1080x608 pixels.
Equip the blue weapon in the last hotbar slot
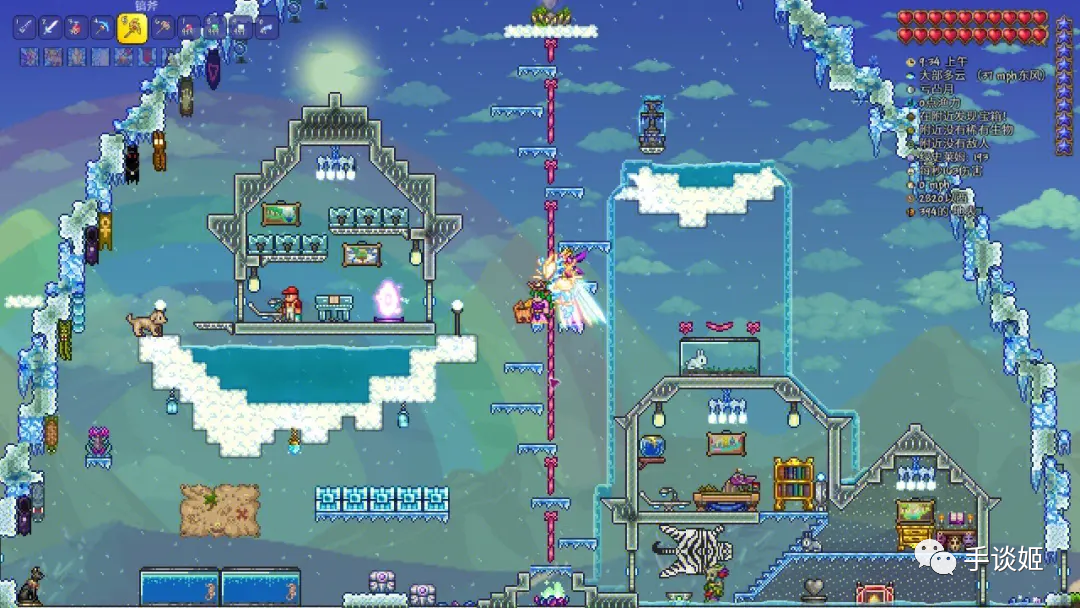click(x=266, y=28)
